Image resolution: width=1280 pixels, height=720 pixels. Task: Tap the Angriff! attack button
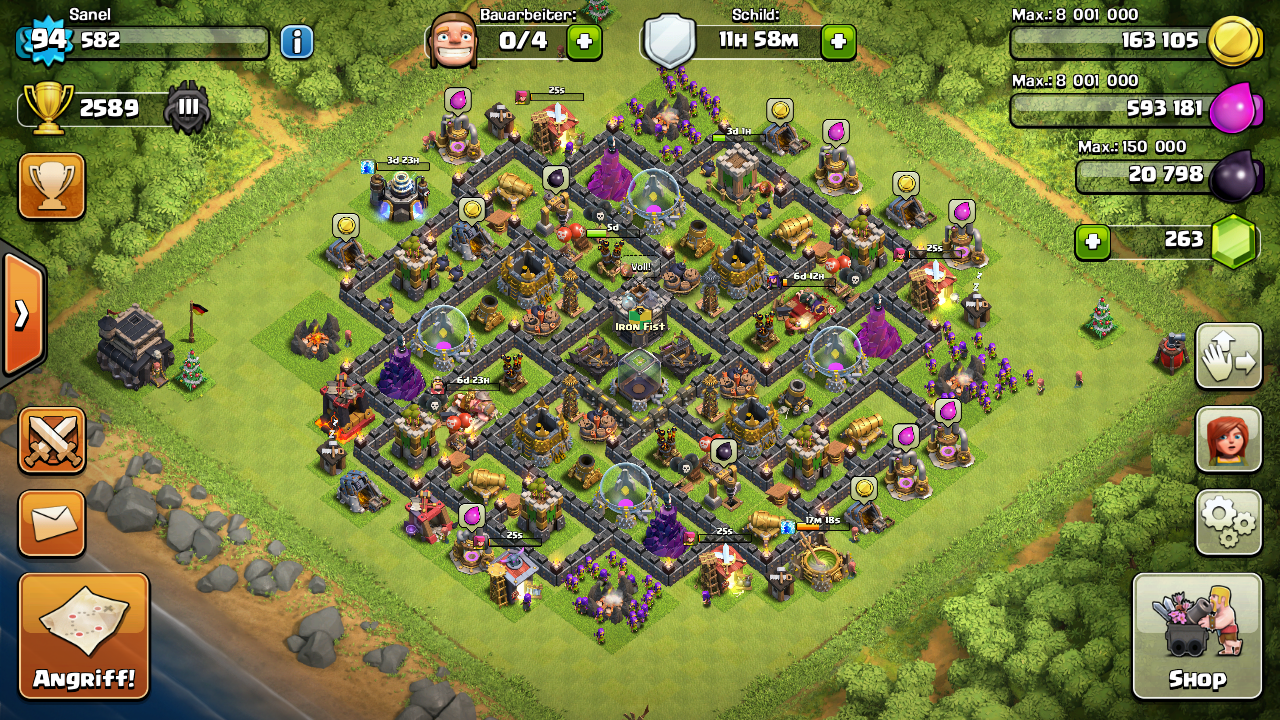tap(84, 636)
